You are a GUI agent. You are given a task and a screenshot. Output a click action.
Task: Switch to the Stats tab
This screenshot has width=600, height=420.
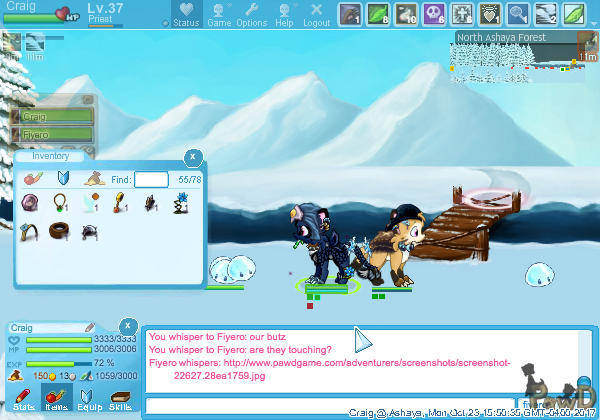(25, 400)
